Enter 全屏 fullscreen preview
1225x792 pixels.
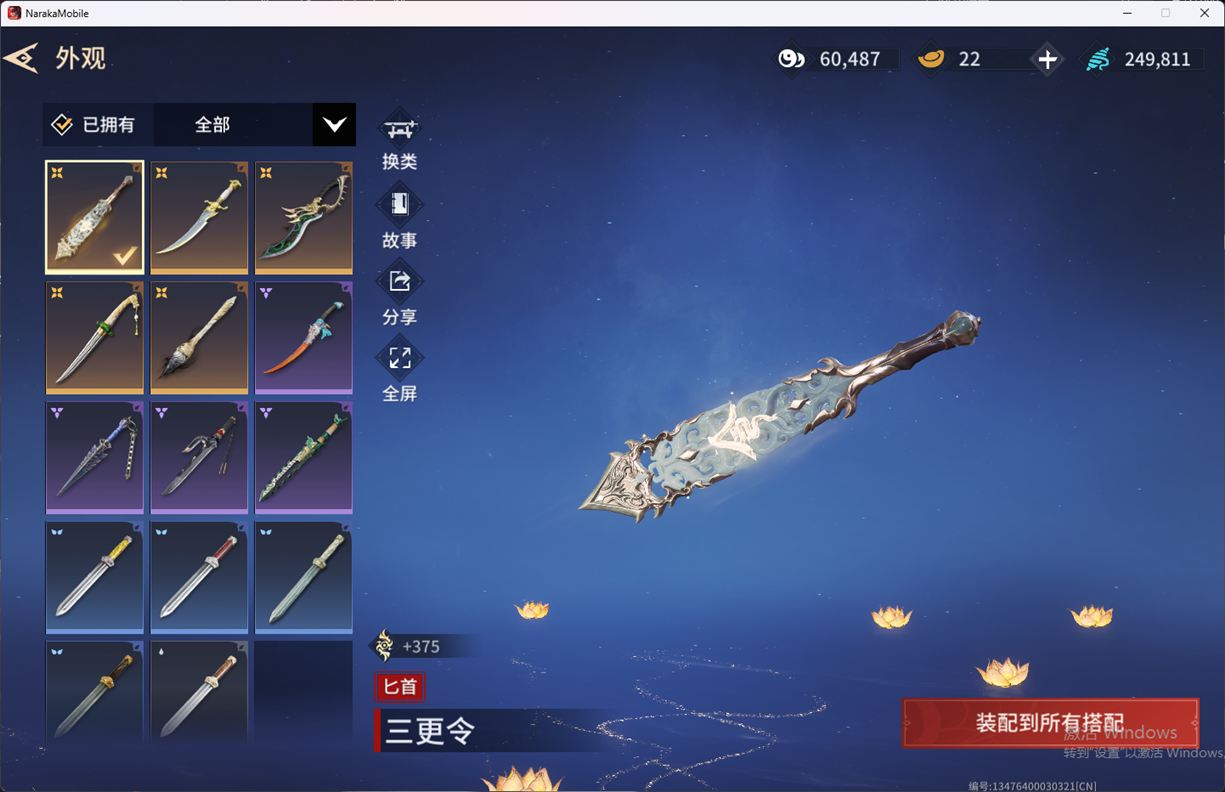[399, 370]
